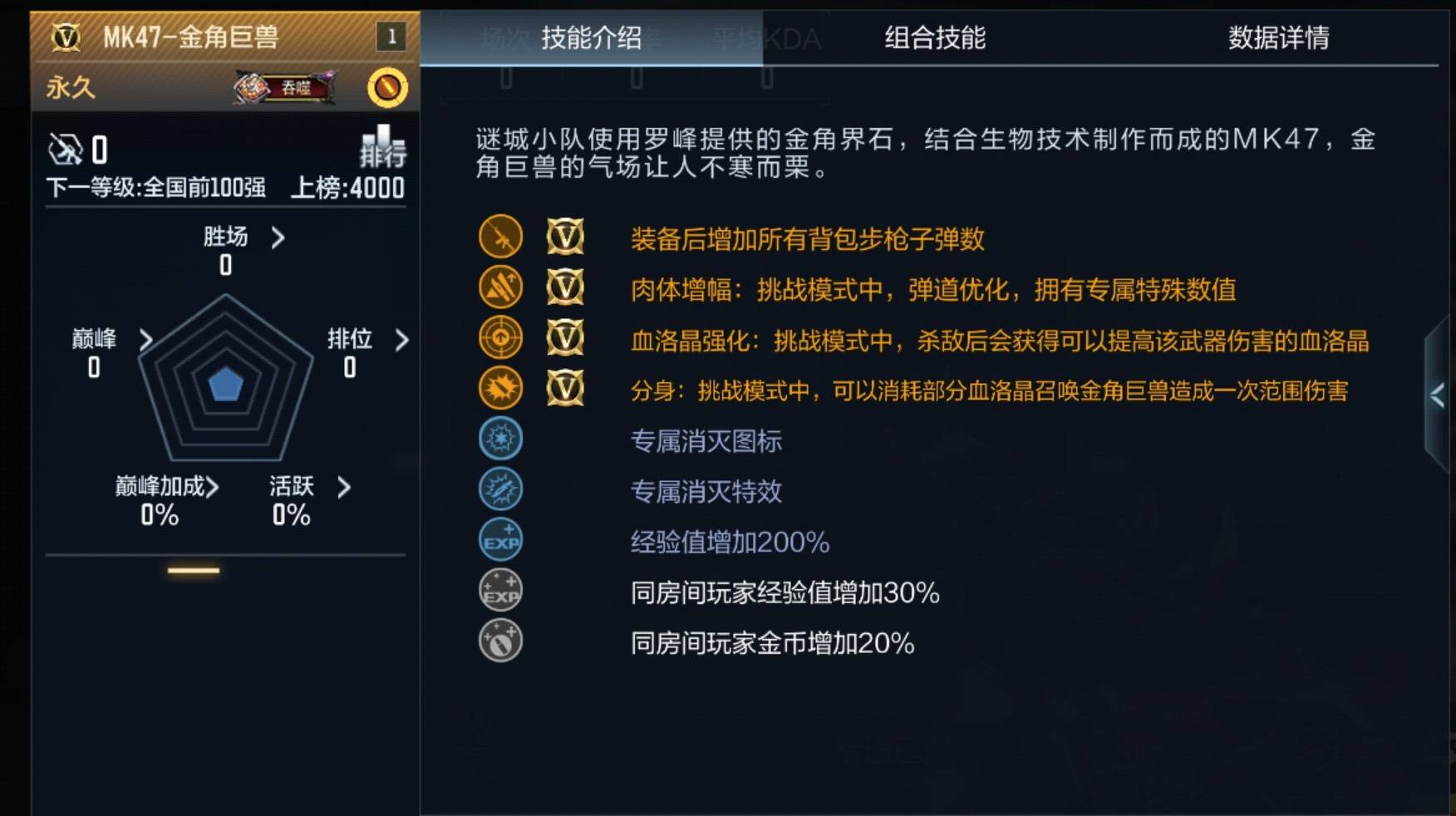Select the room player EXP +30% icon
Image resolution: width=1456 pixels, height=816 pixels.
click(499, 591)
